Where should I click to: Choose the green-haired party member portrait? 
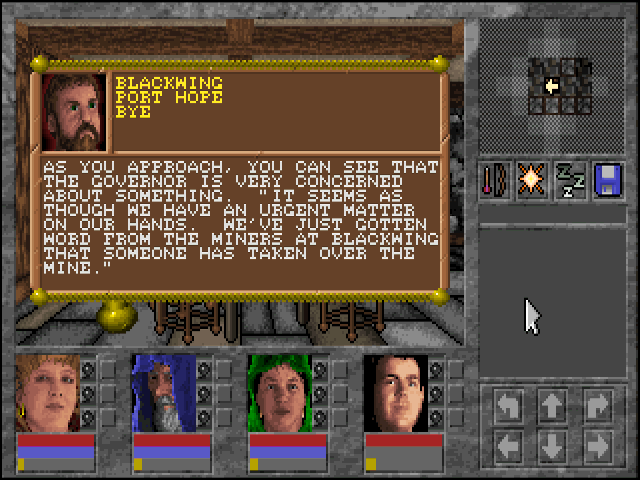[x=280, y=393]
